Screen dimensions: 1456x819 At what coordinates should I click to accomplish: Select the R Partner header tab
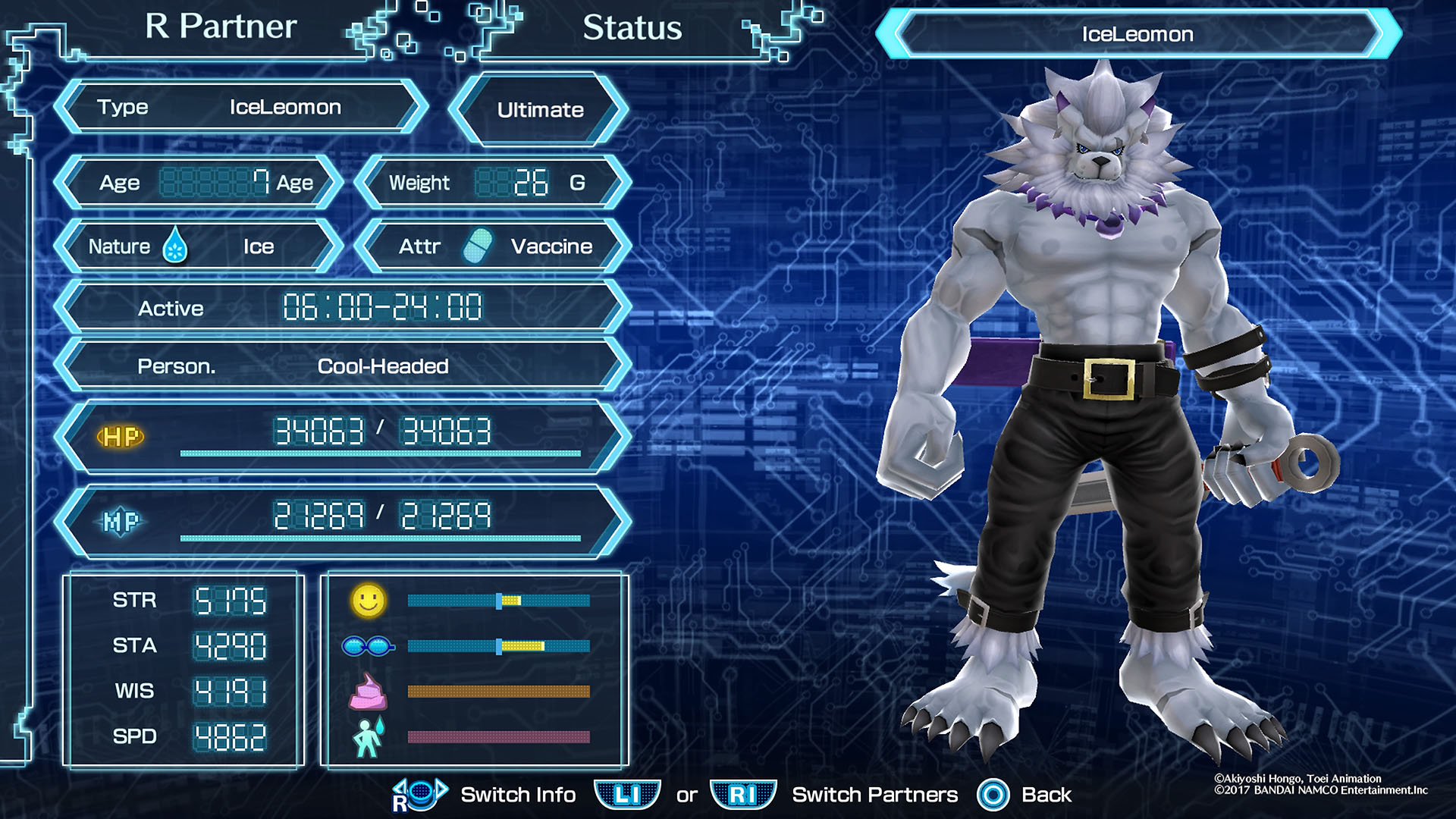point(221,27)
